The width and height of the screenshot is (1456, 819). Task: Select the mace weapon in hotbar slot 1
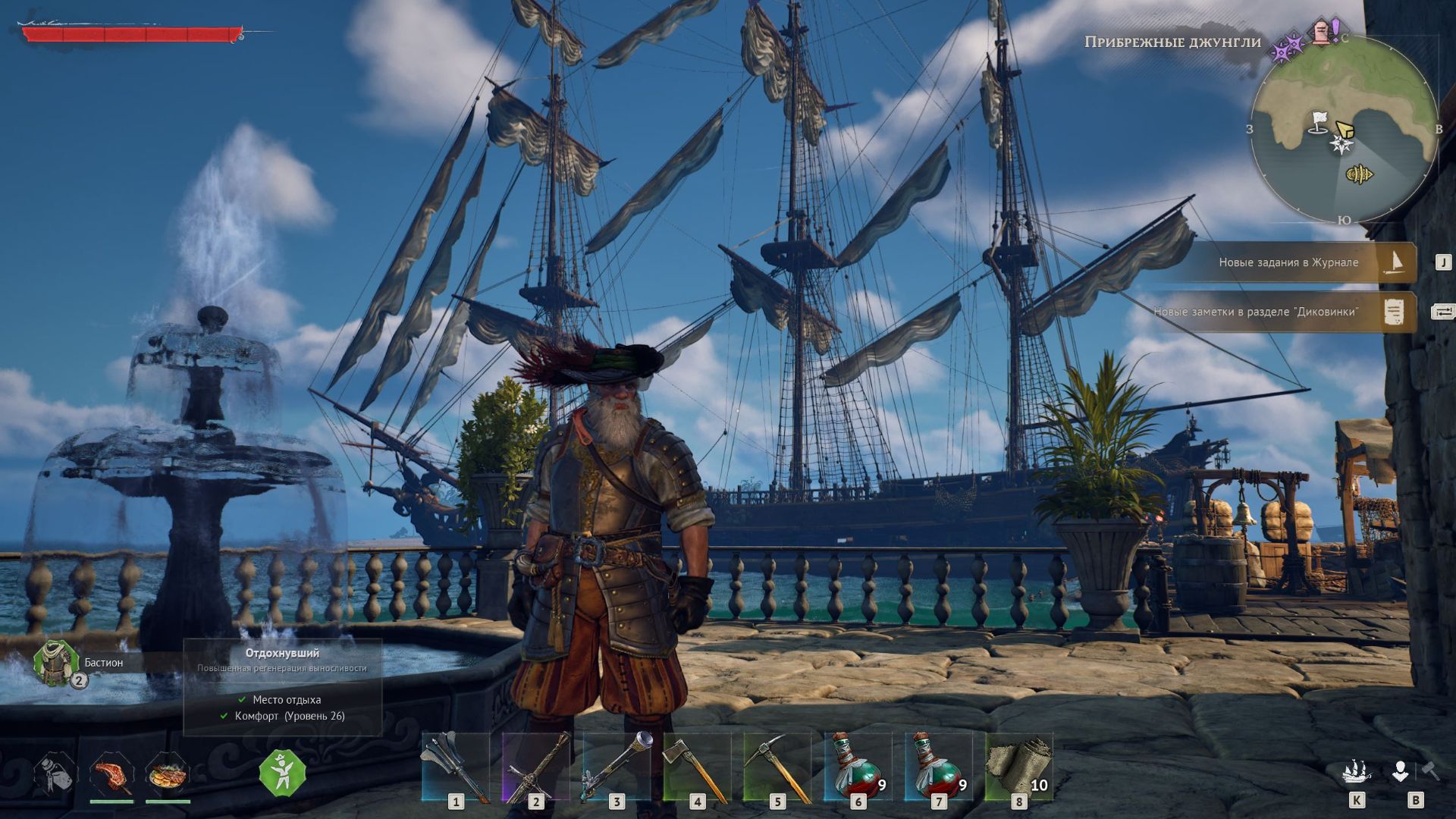coord(455,767)
